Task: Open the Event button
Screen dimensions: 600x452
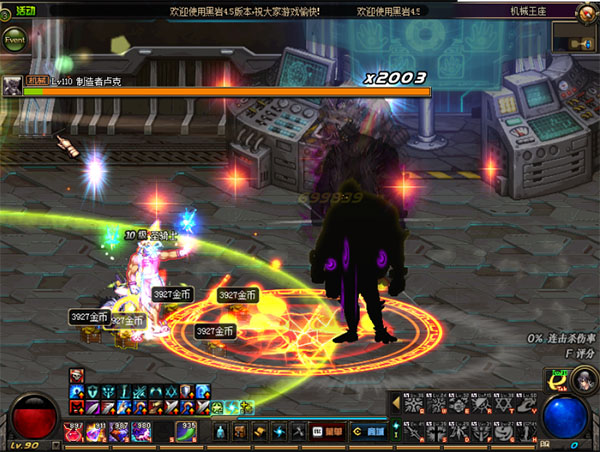Action: (15, 41)
